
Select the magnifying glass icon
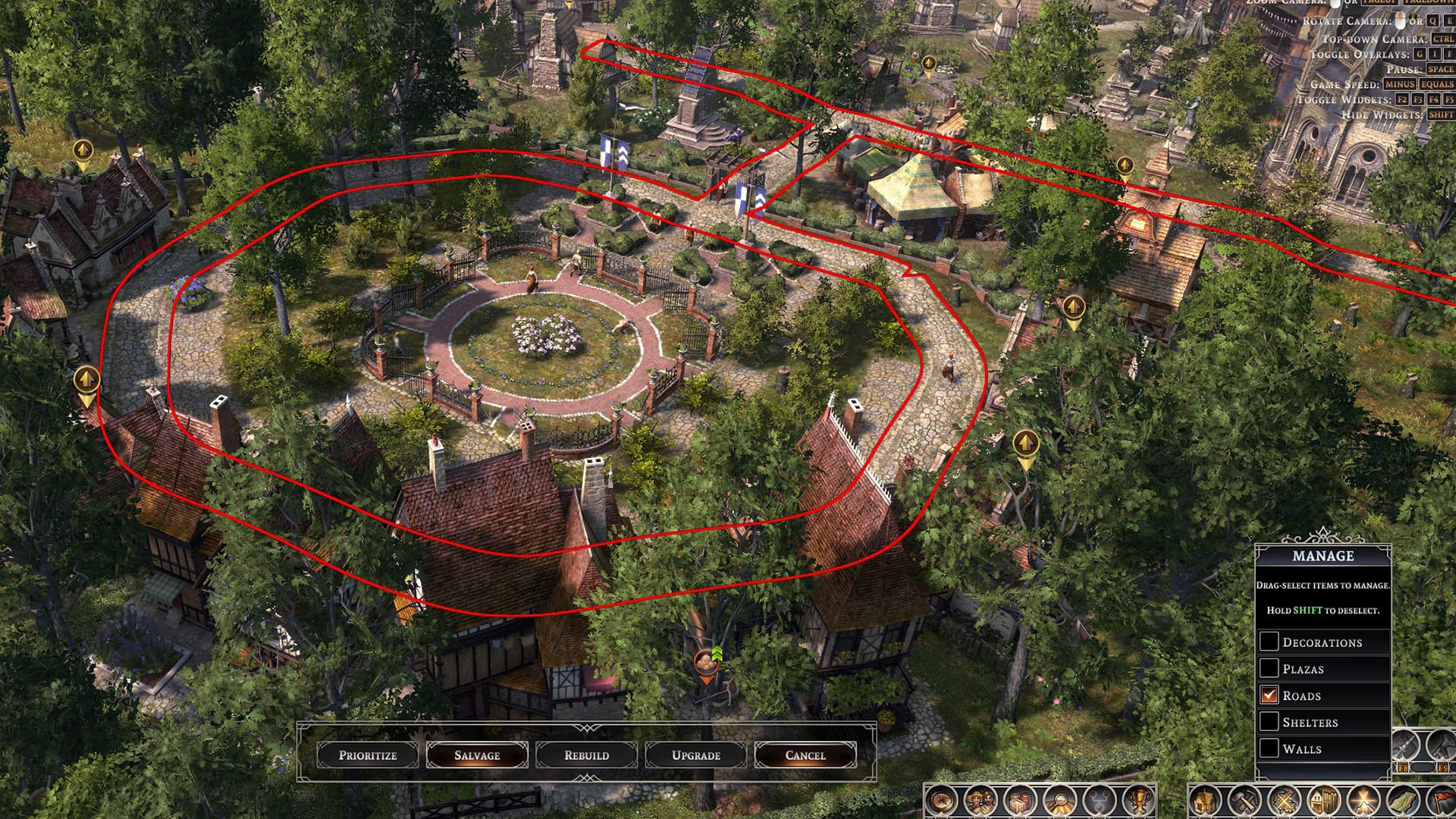click(1060, 801)
